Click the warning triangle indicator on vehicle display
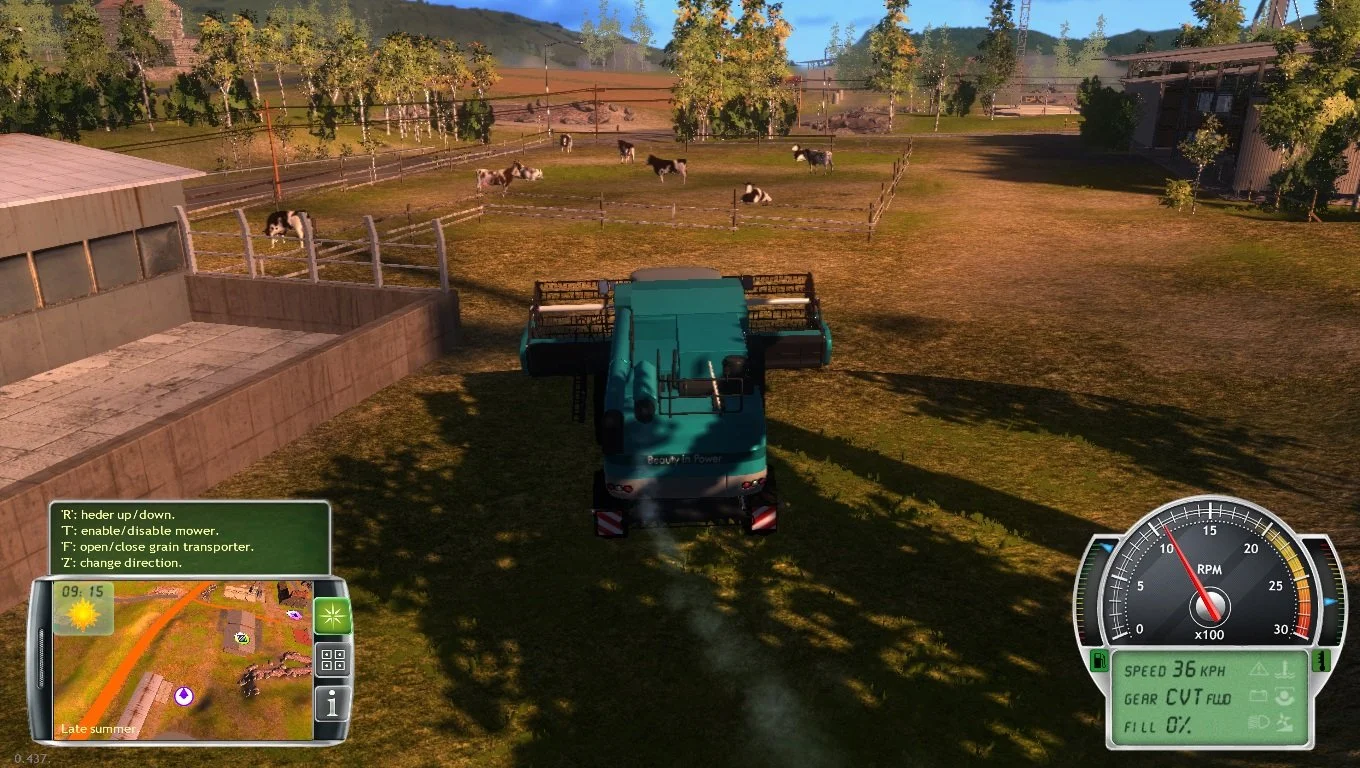This screenshot has width=1360, height=768. point(1258,670)
